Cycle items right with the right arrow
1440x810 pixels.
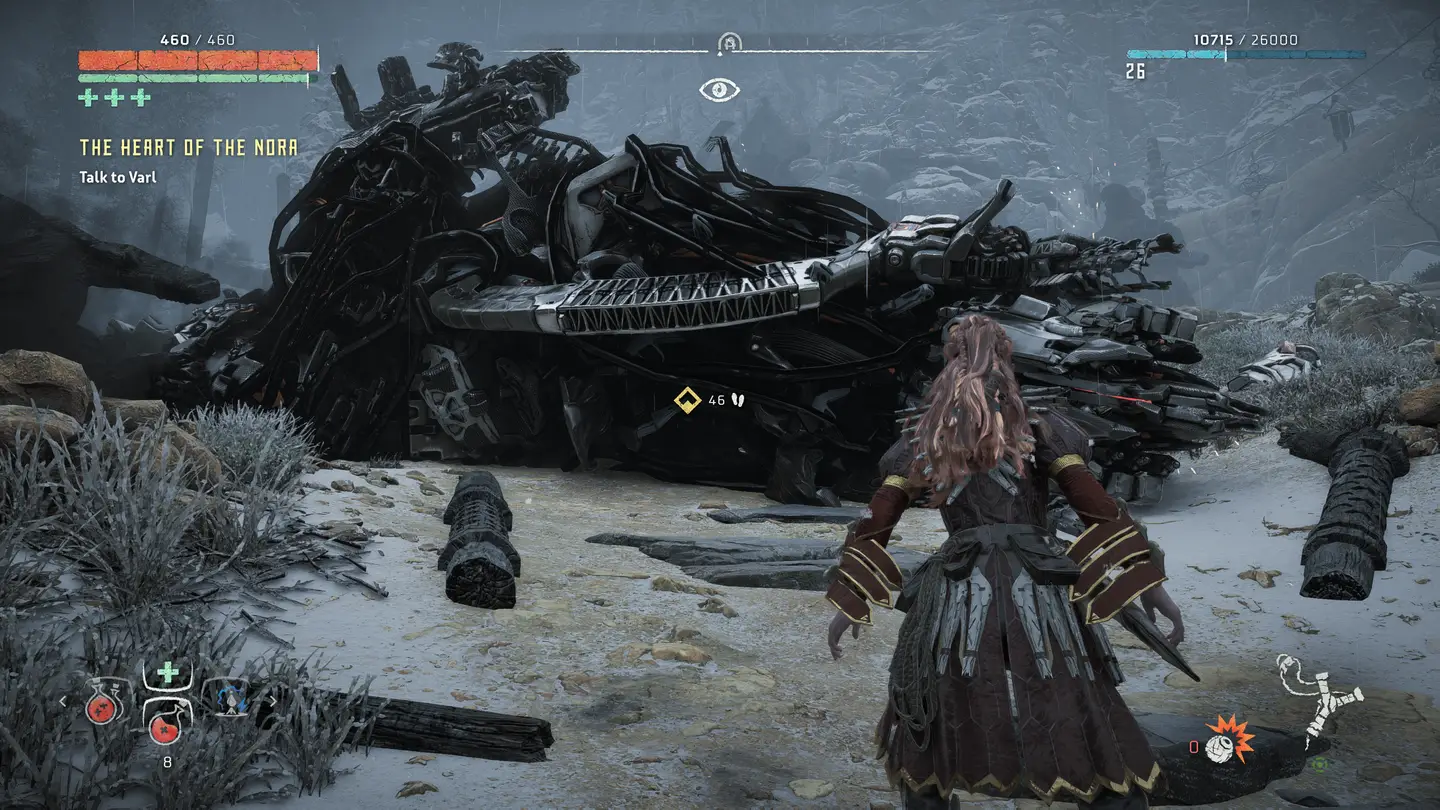(273, 700)
